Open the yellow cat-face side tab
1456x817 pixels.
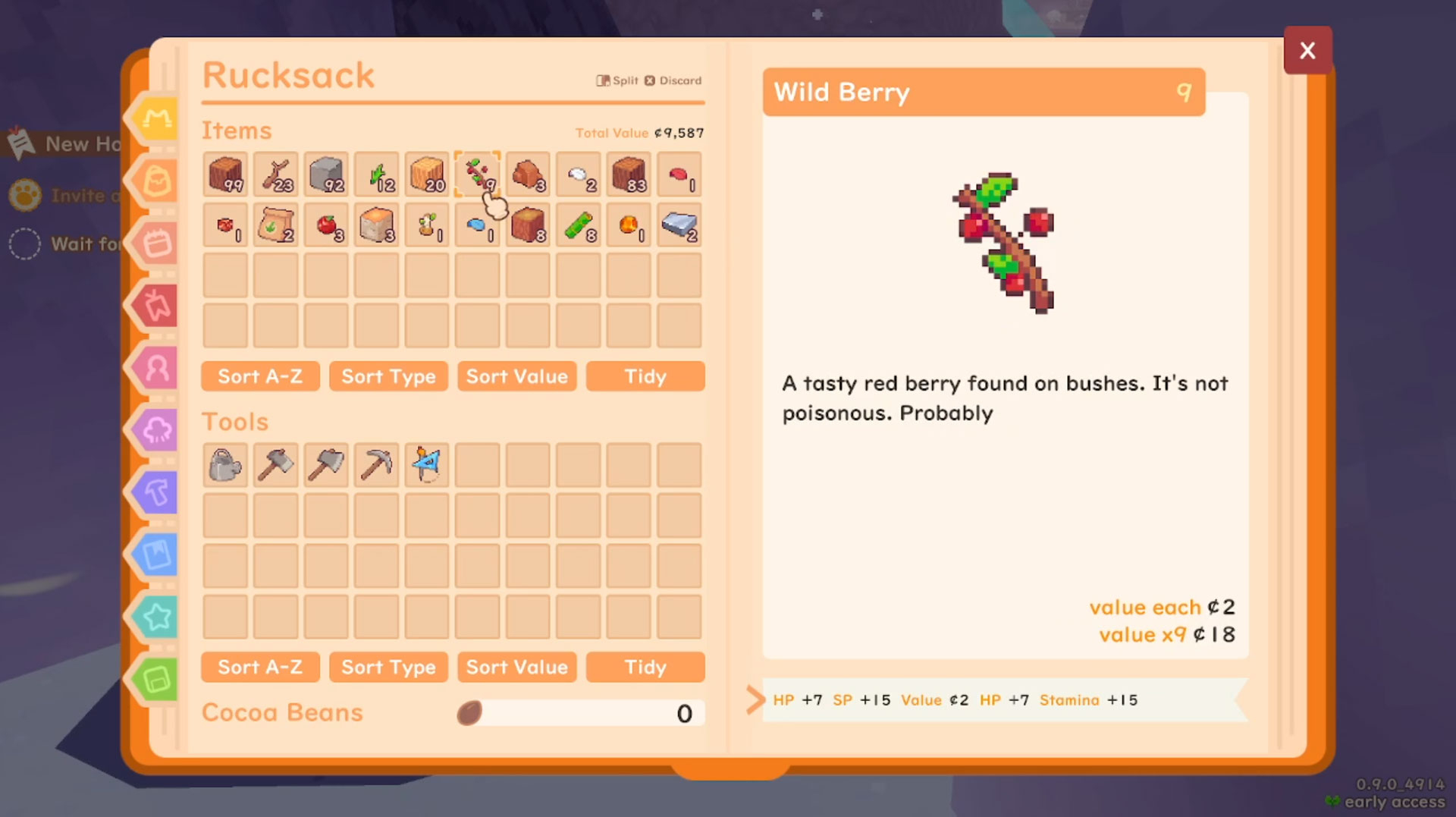pyautogui.click(x=157, y=118)
